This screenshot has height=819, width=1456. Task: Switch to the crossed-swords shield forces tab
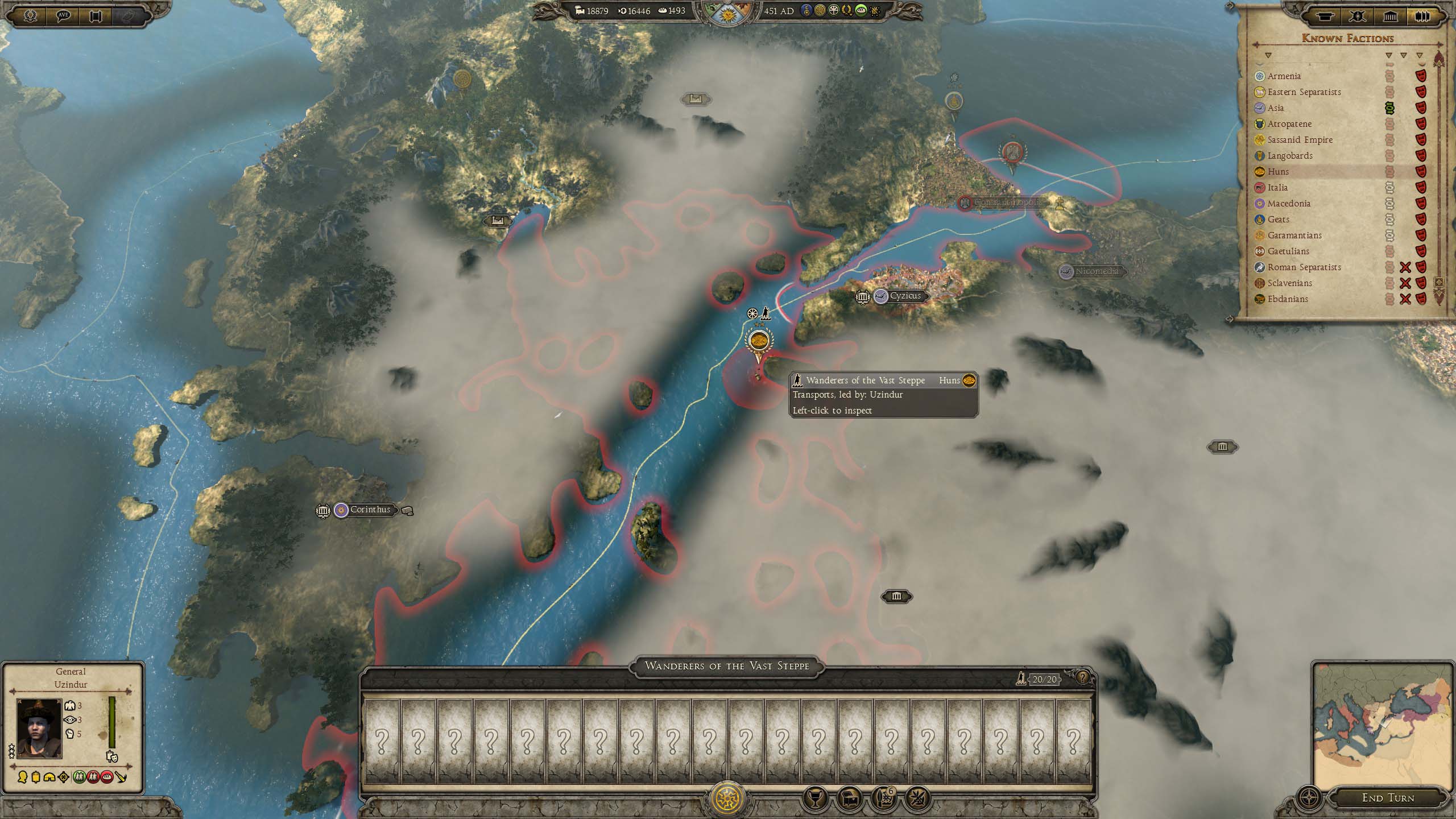tap(1357, 16)
